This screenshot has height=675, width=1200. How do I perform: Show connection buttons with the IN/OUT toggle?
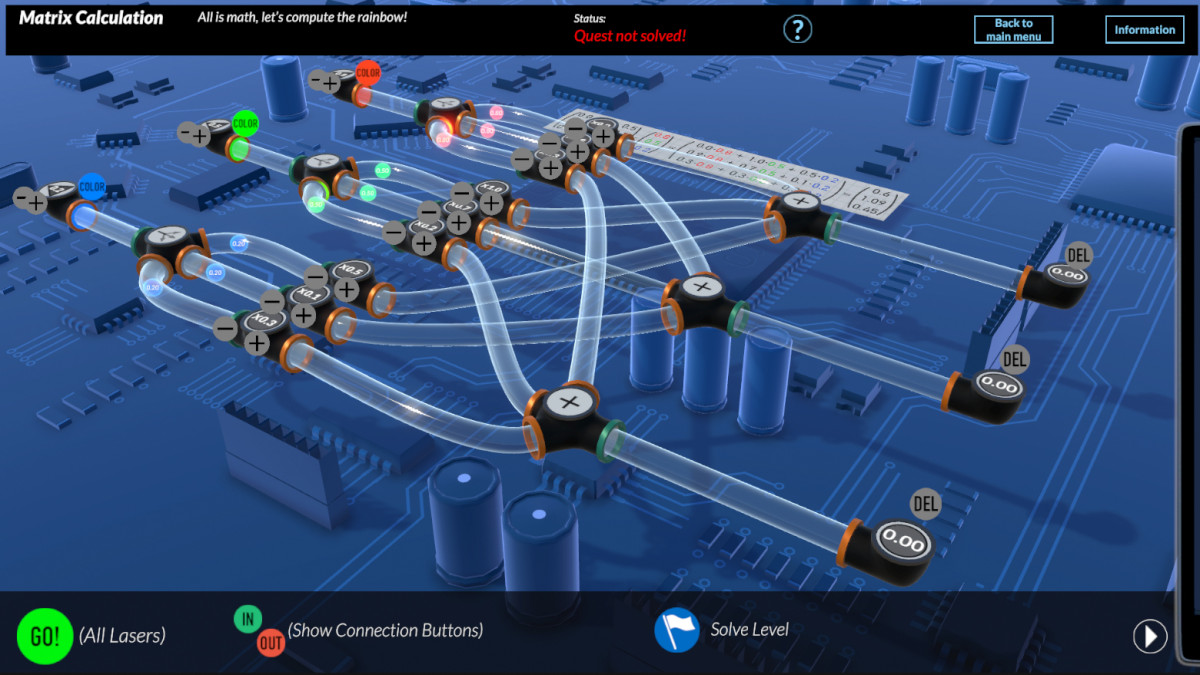click(259, 631)
